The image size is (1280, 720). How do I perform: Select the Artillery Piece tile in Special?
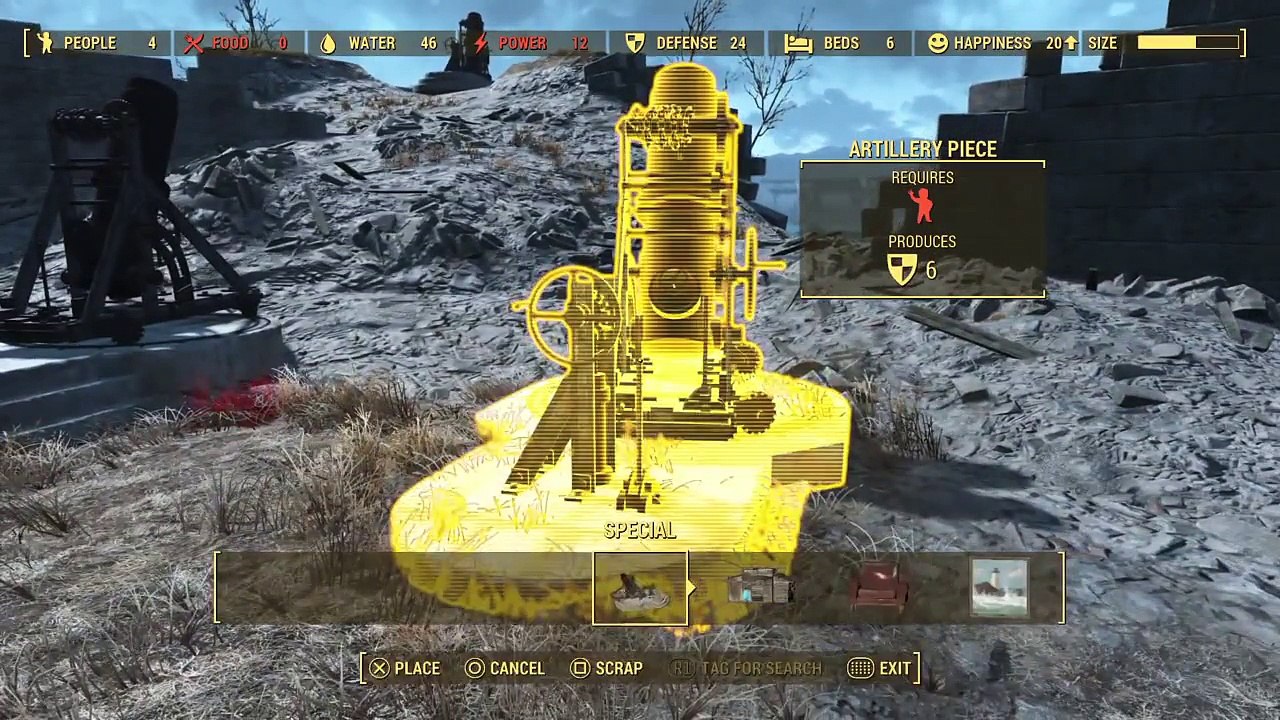[x=640, y=588]
